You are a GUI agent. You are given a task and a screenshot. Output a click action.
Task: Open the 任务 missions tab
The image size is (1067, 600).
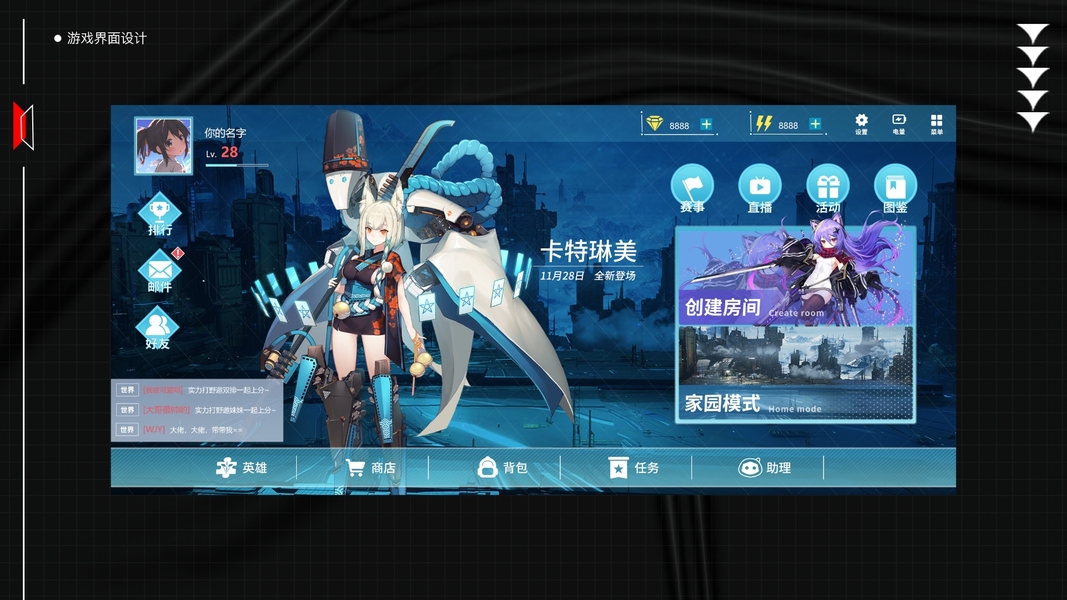coord(634,468)
